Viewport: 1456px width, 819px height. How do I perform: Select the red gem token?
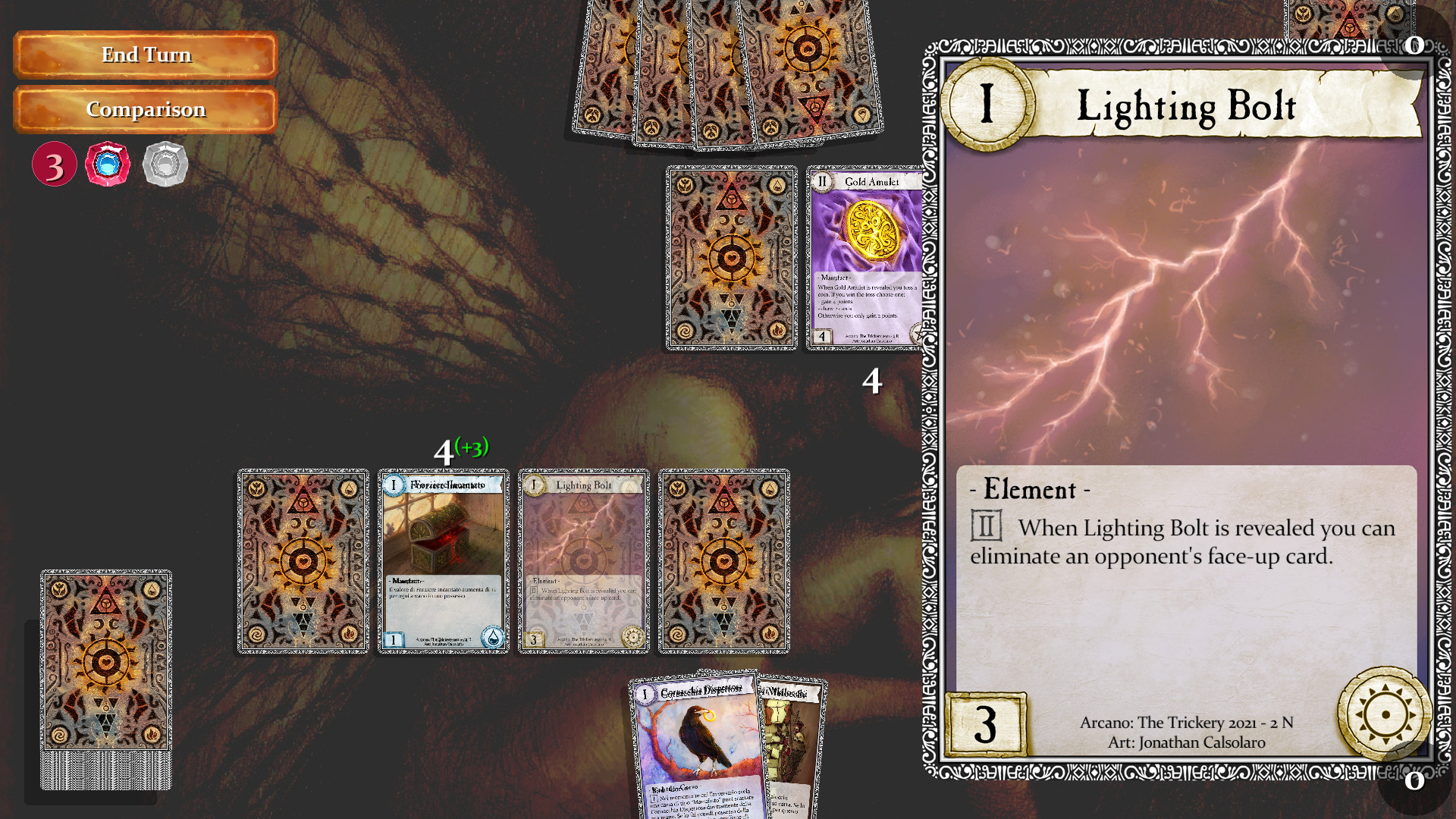(x=108, y=164)
